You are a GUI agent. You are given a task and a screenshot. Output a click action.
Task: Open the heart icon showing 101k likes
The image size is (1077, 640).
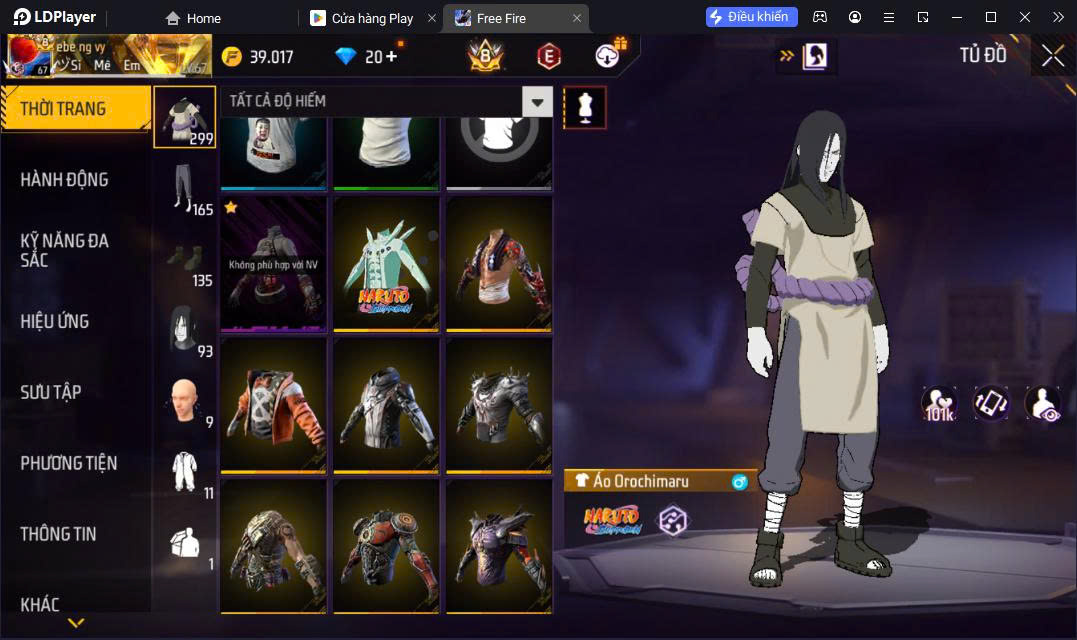(x=940, y=403)
